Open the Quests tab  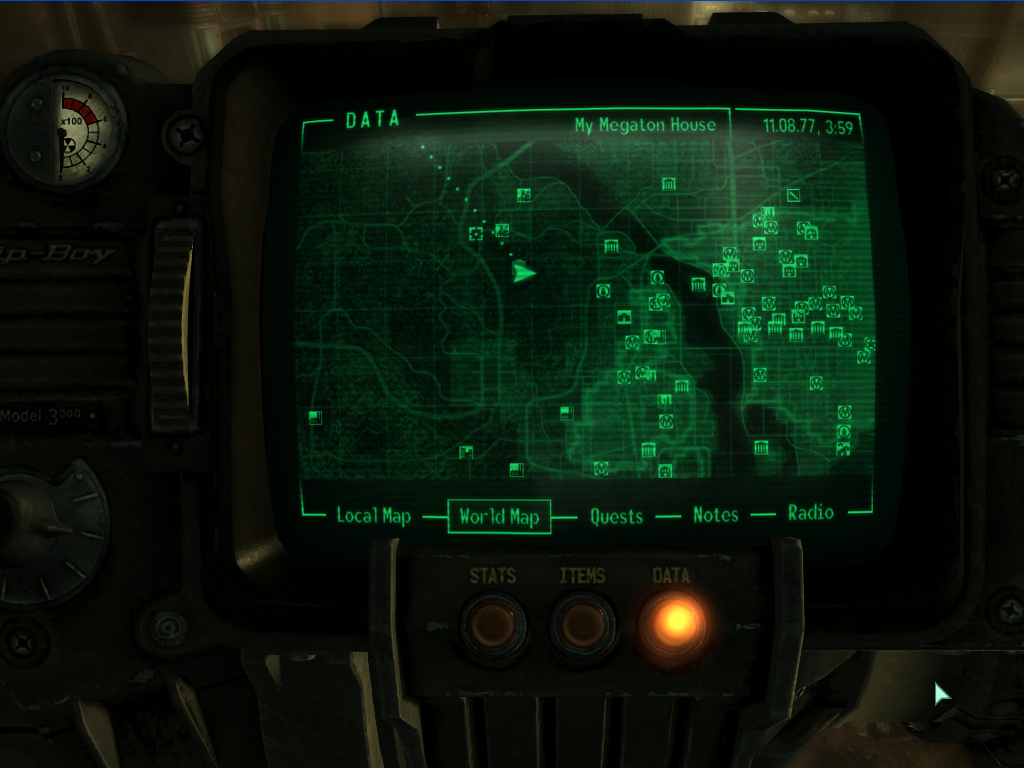point(616,516)
